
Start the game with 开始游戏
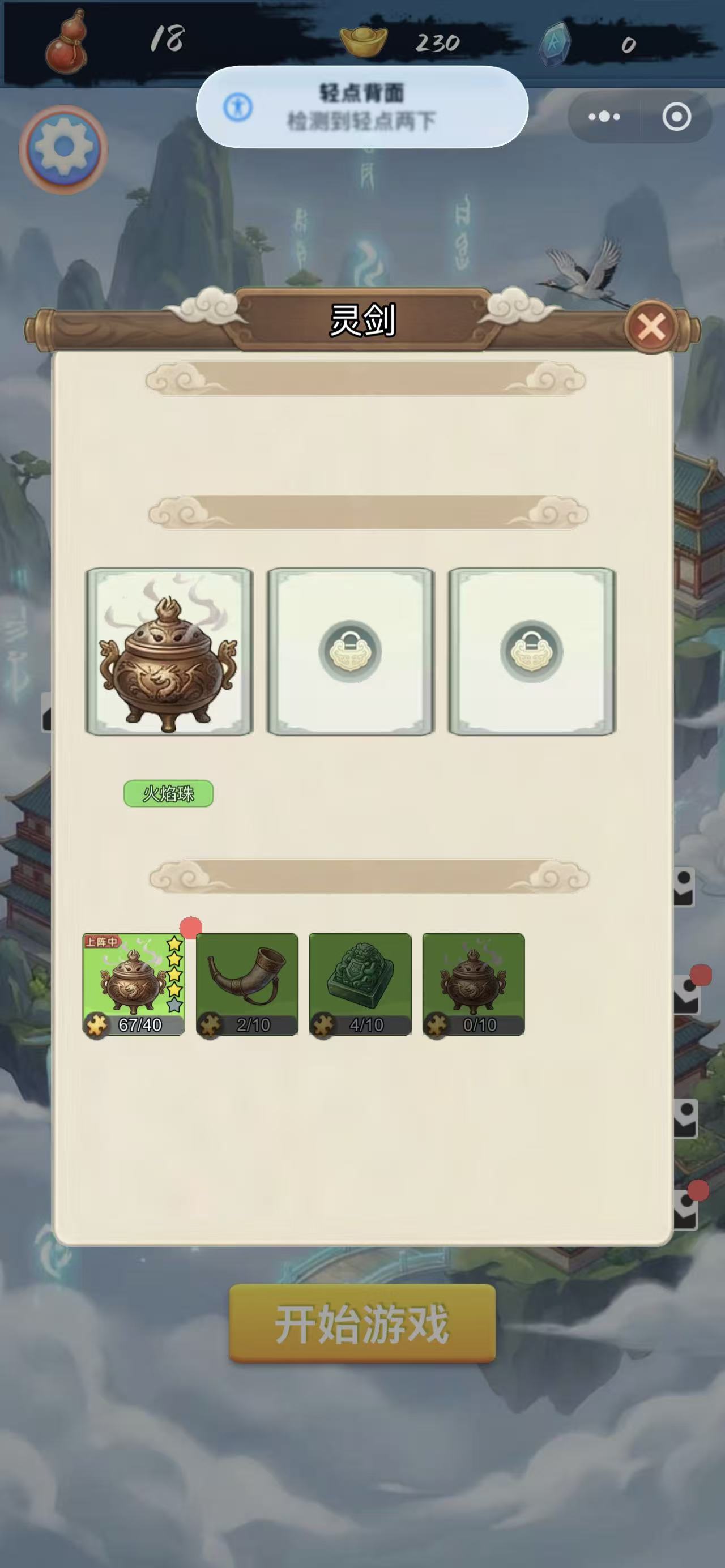tap(362, 1325)
